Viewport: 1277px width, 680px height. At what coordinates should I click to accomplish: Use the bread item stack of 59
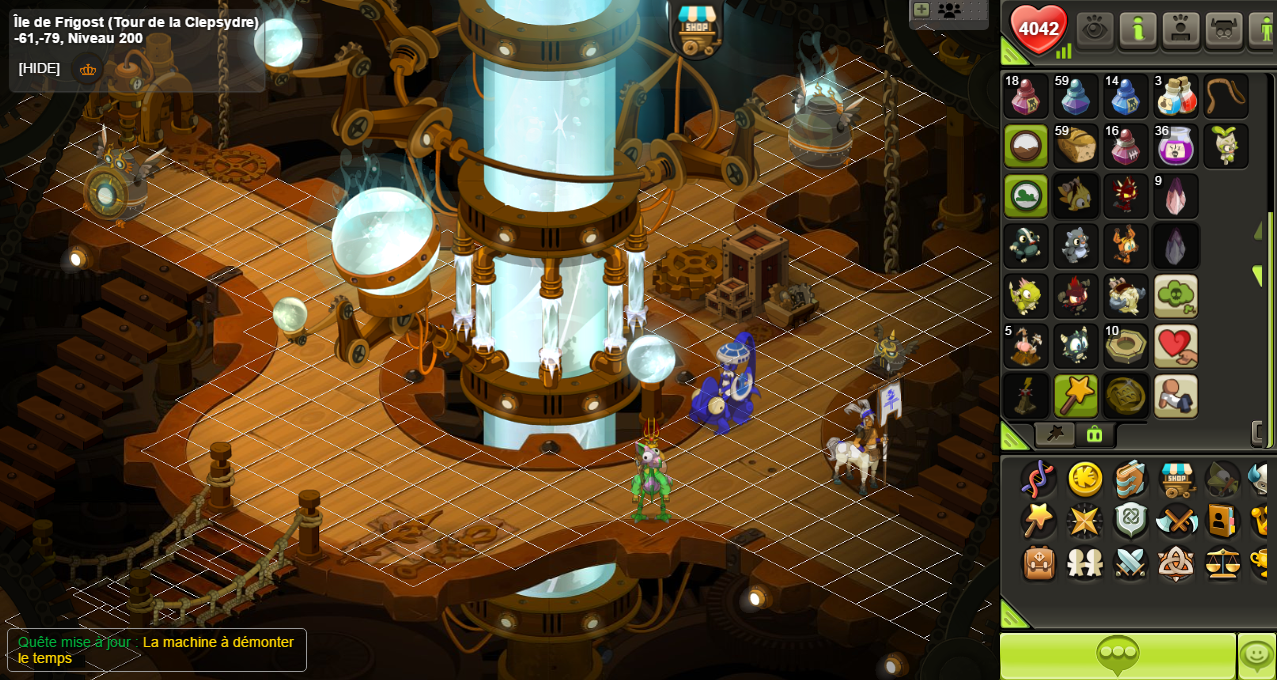(x=1076, y=146)
